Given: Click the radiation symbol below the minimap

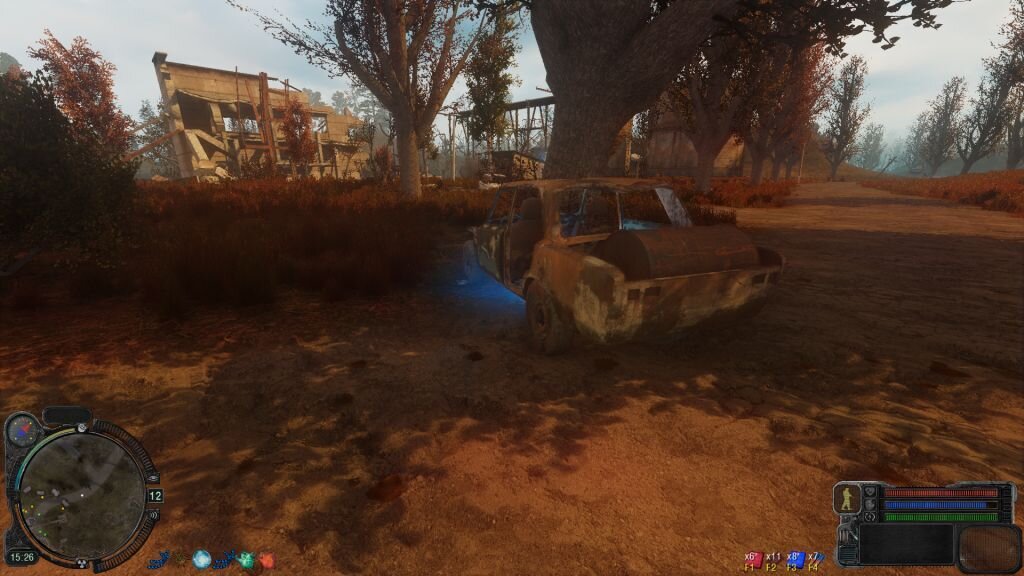Looking at the screenshot, I should pos(82,561).
